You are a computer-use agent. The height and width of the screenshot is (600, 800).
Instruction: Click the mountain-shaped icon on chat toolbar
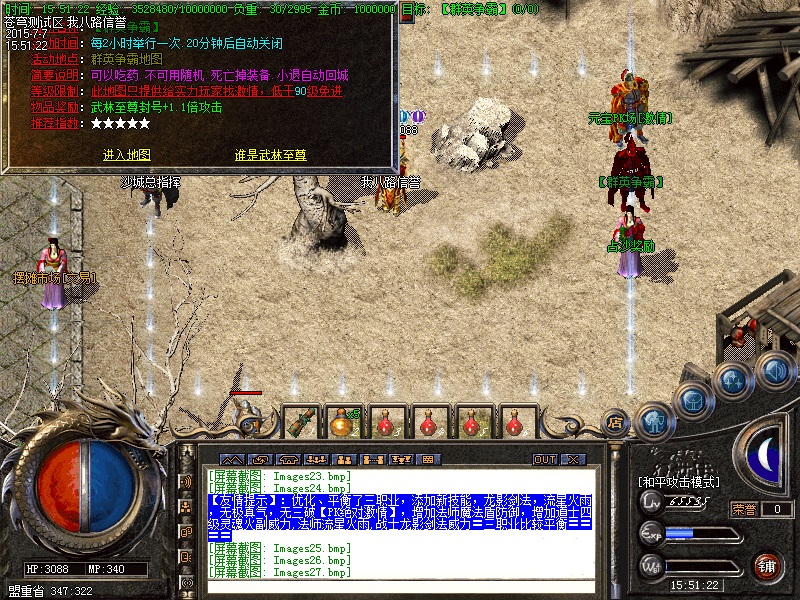click(233, 459)
